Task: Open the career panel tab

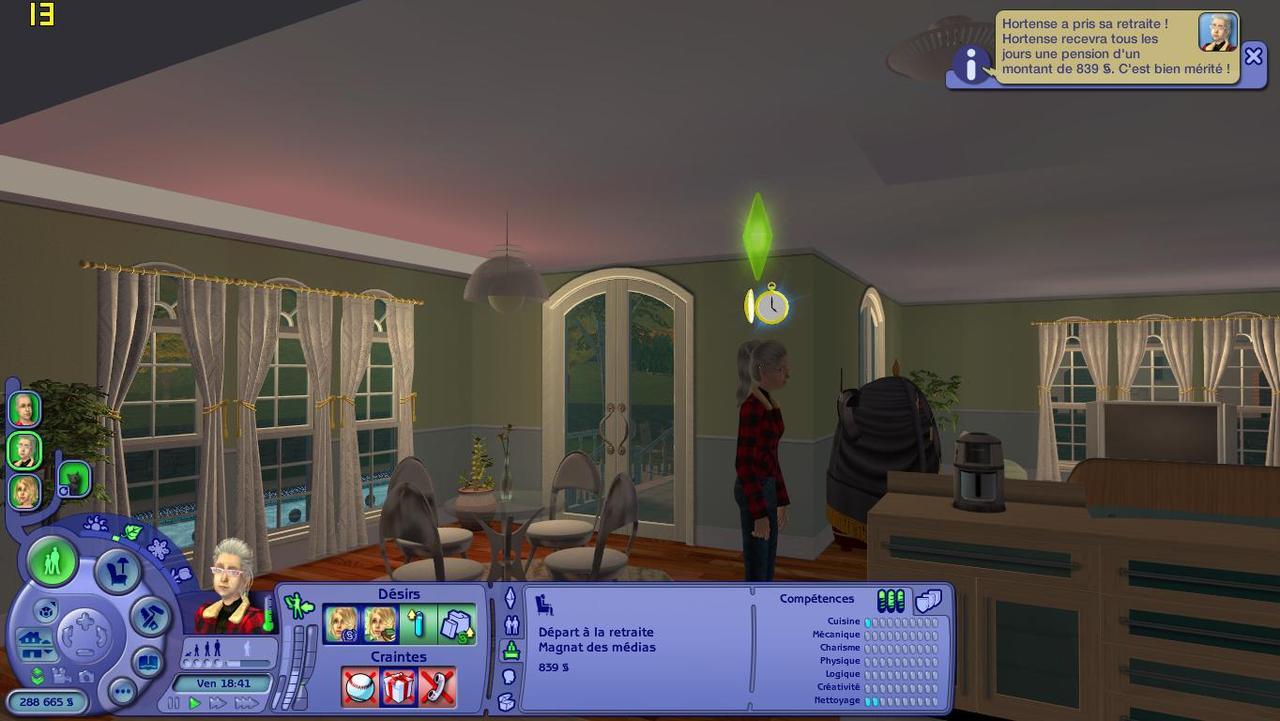Action: (510, 650)
